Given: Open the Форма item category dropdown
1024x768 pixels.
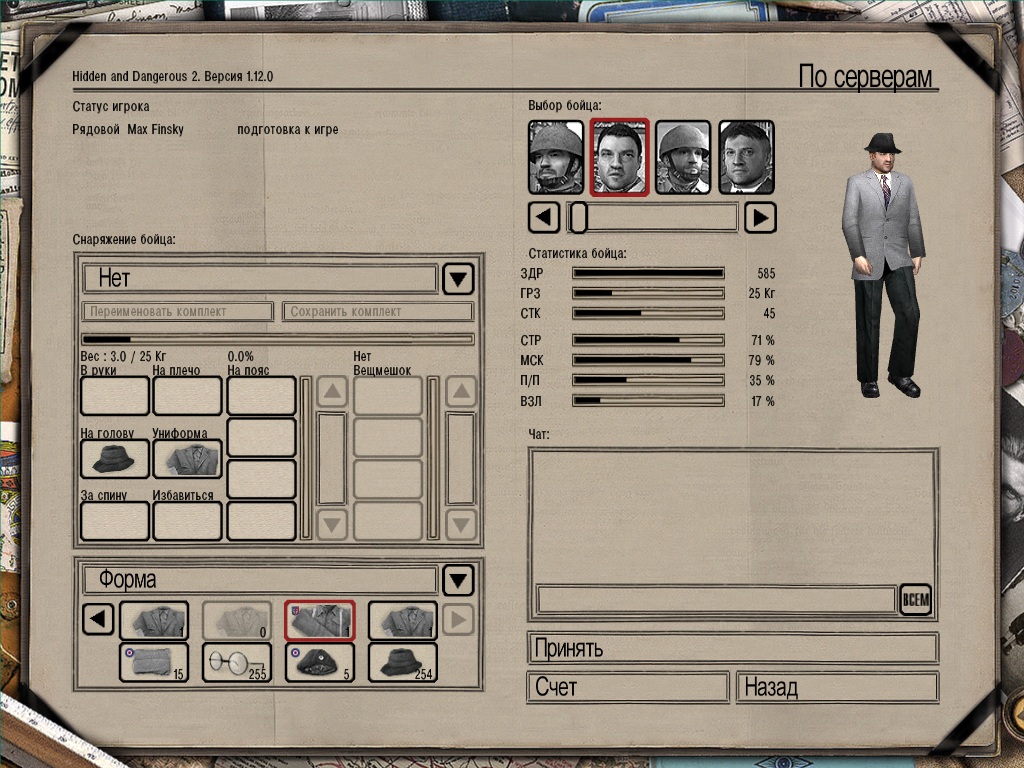Looking at the screenshot, I should [x=458, y=580].
